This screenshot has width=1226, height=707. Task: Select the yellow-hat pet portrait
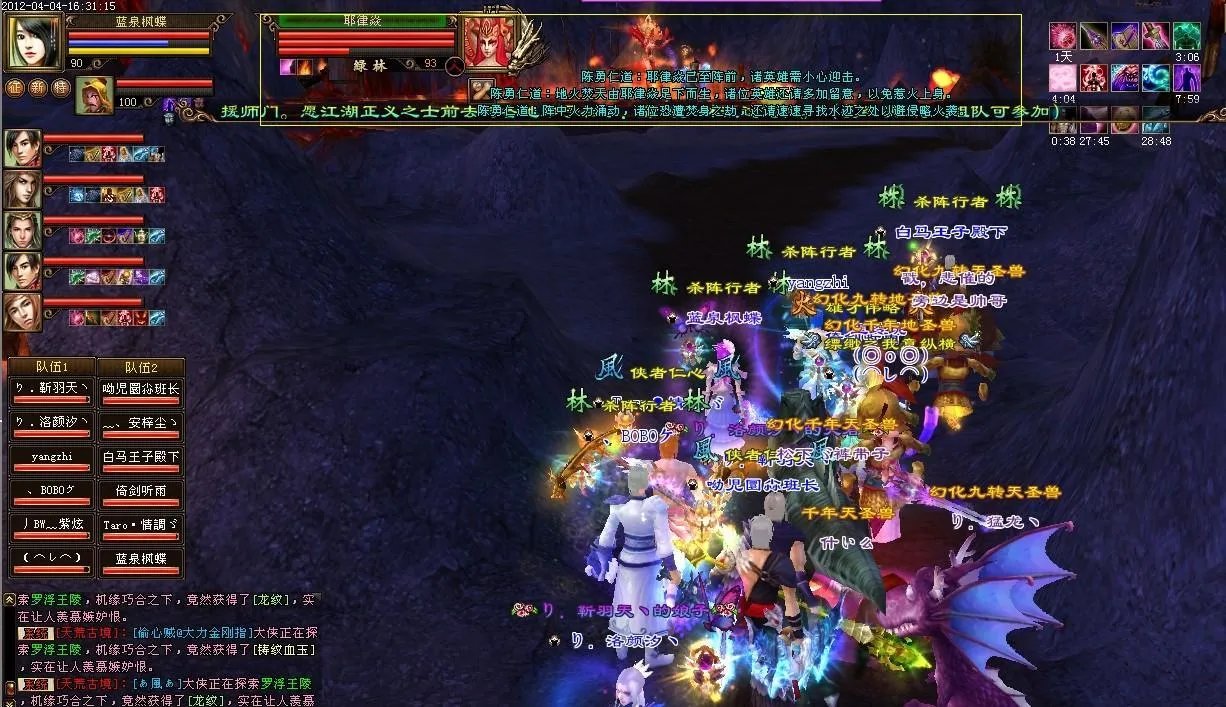96,94
